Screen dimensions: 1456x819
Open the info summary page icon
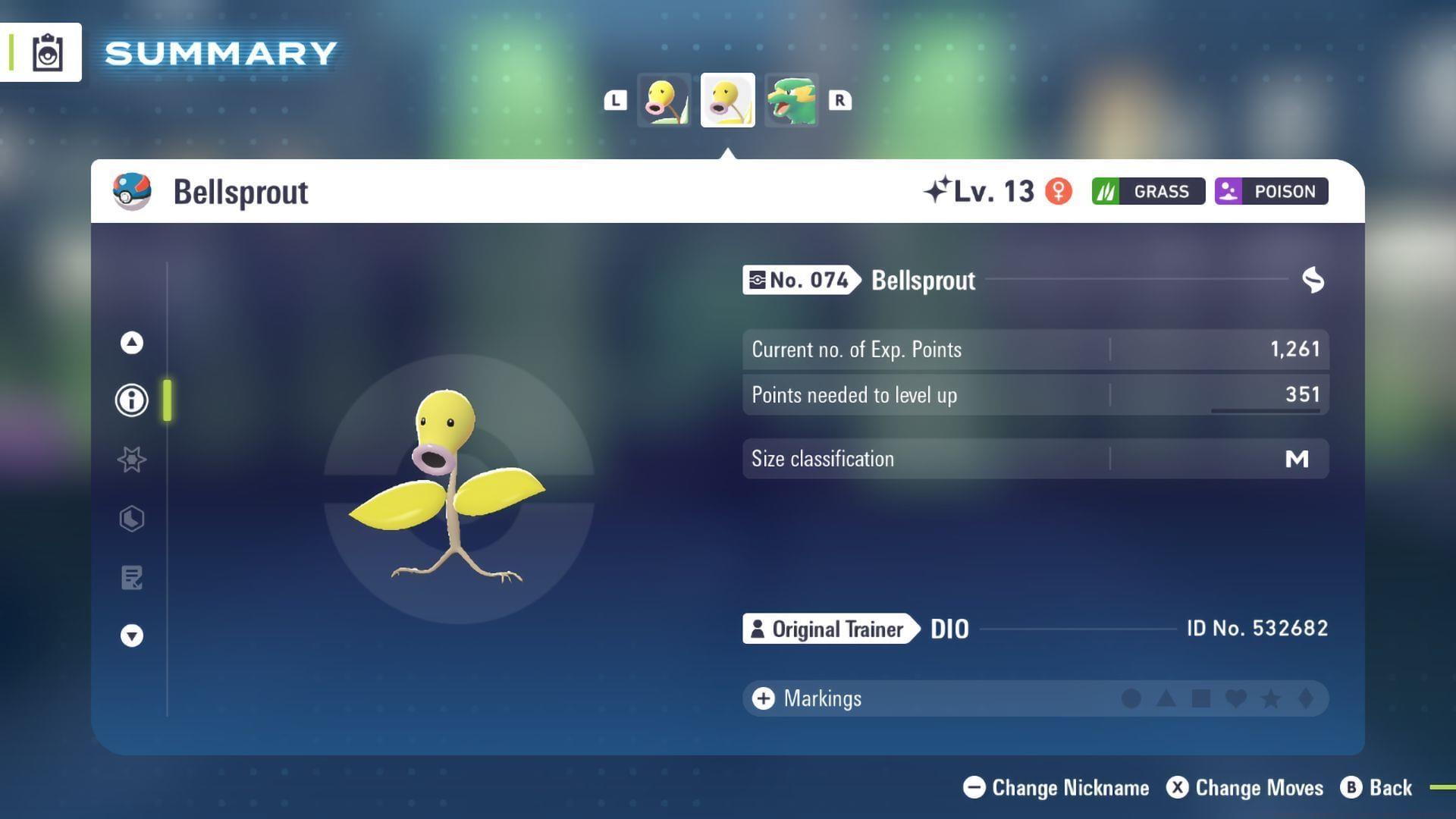pyautogui.click(x=131, y=400)
